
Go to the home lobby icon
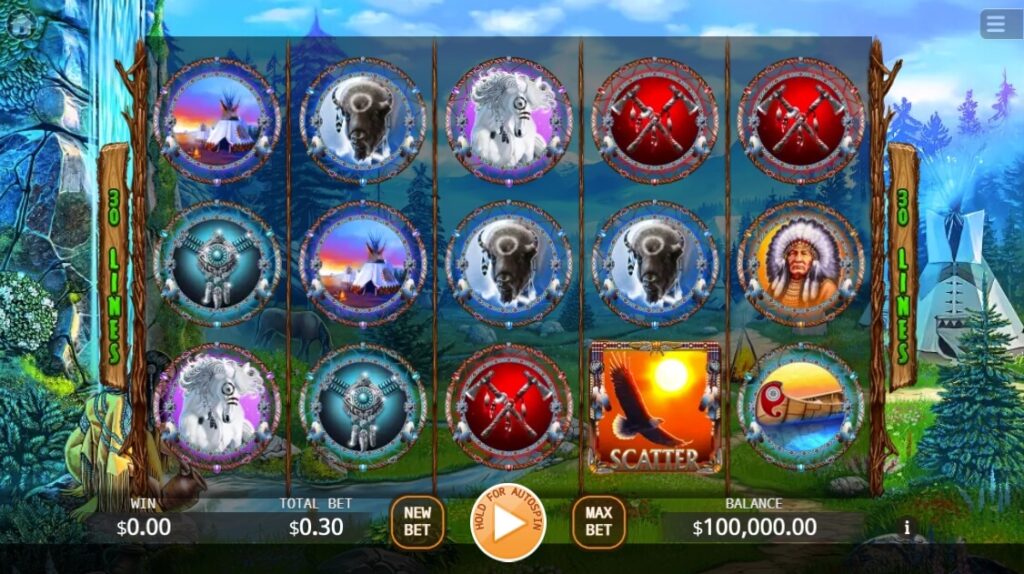[x=20, y=24]
